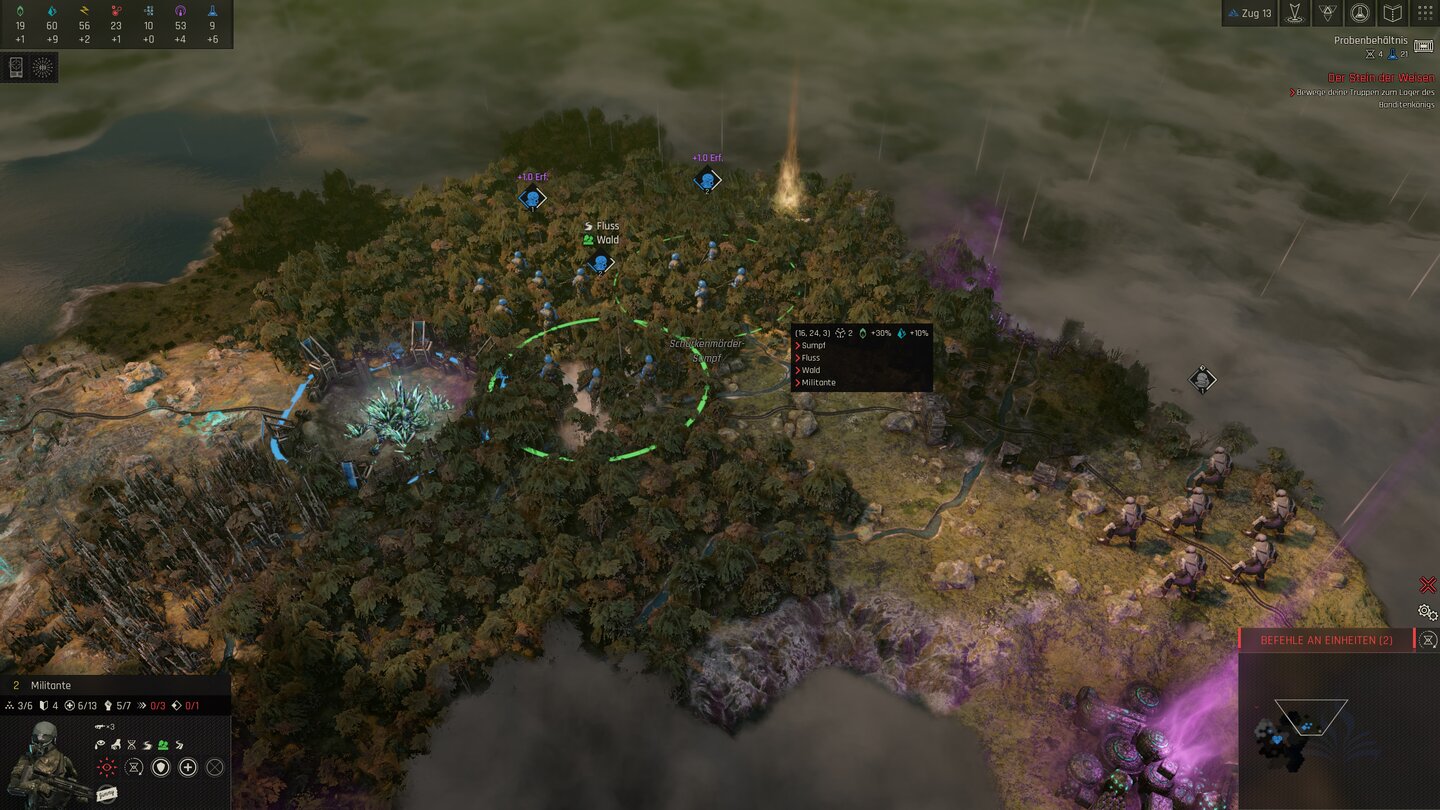This screenshot has height=810, width=1440.
Task: Use the heal plus action
Action: point(187,768)
